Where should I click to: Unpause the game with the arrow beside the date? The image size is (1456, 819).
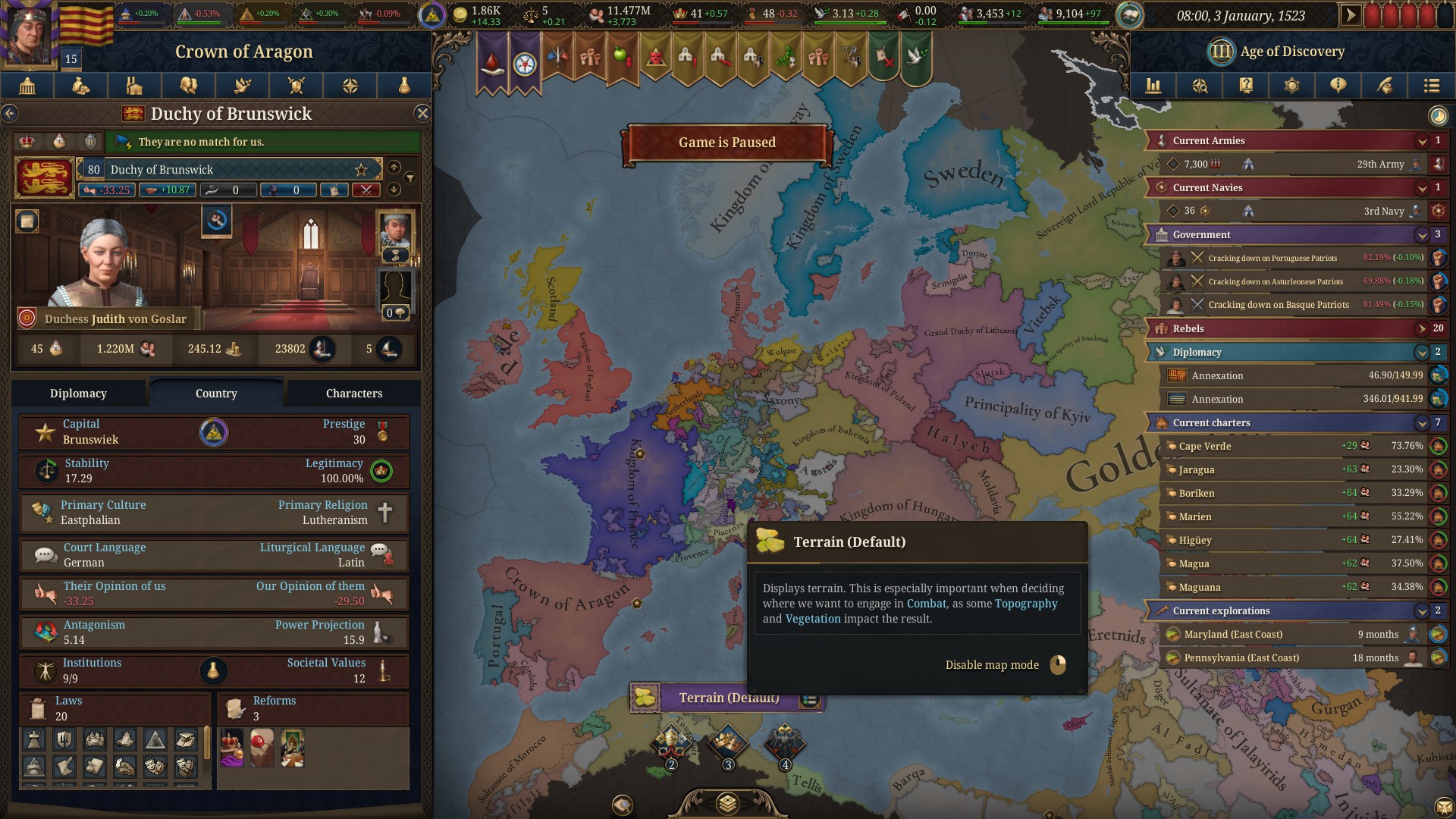point(1352,14)
